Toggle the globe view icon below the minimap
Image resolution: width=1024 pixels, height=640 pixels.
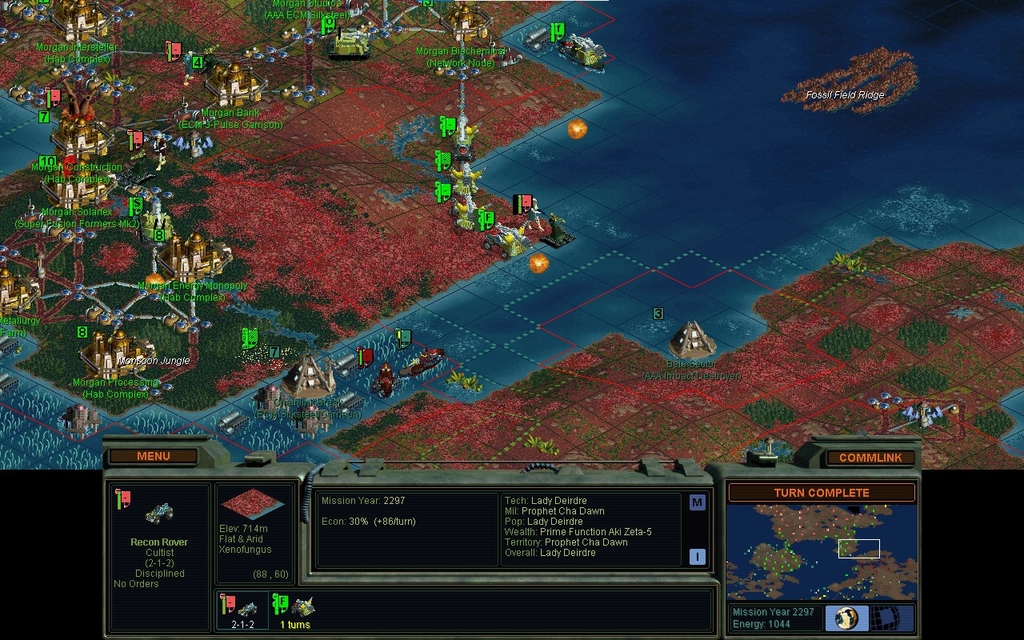pos(846,617)
